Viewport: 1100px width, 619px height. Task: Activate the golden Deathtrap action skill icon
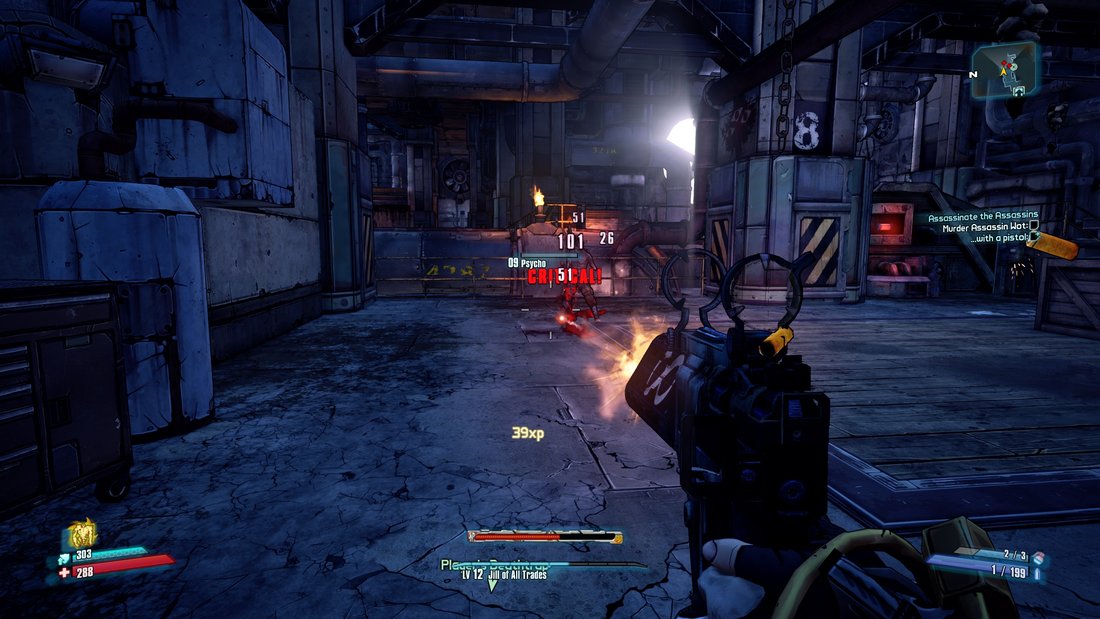(80, 534)
